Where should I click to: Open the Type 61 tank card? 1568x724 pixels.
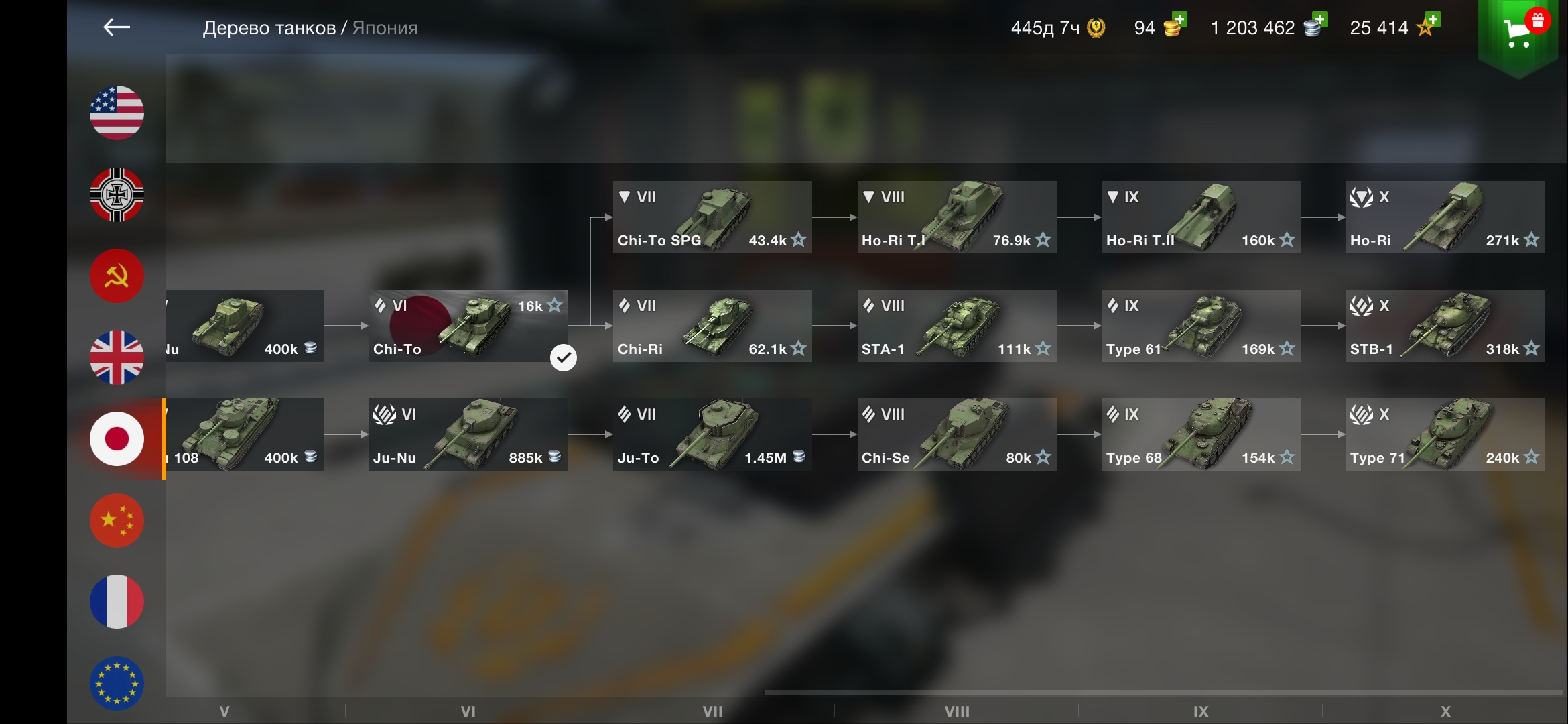1201,326
